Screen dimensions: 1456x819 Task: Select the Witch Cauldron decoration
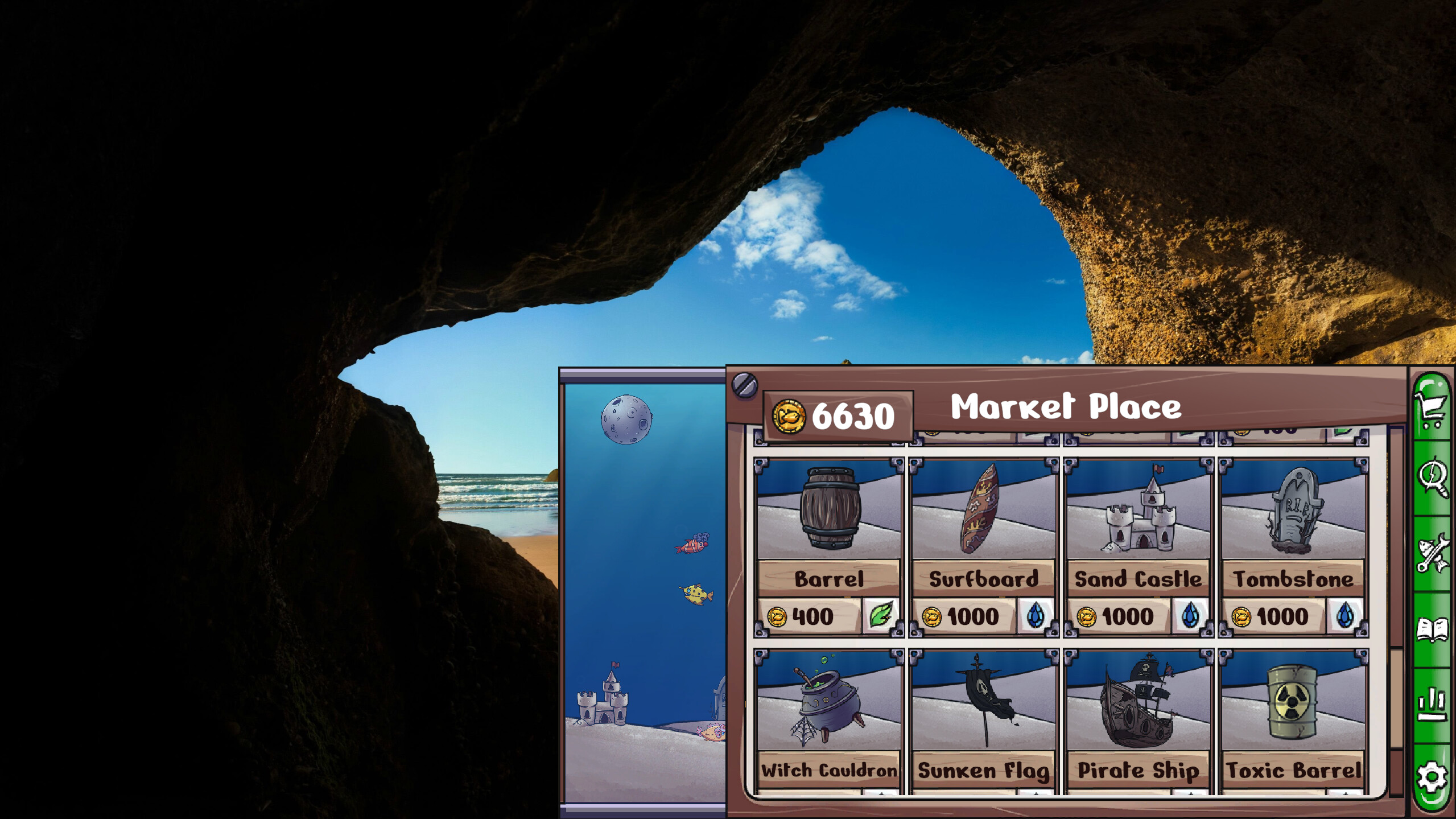click(x=828, y=706)
